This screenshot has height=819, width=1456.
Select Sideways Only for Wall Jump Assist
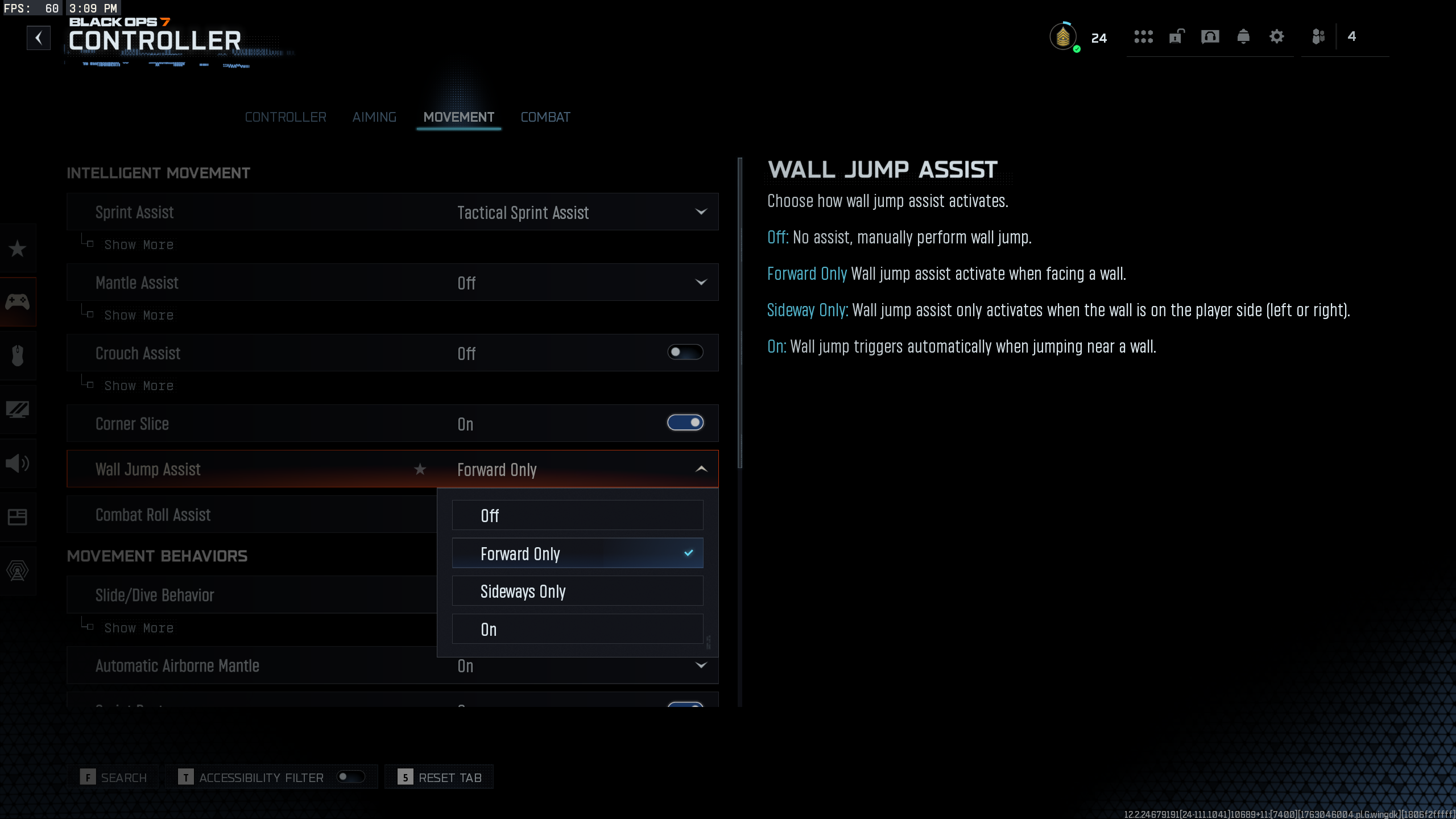[577, 591]
